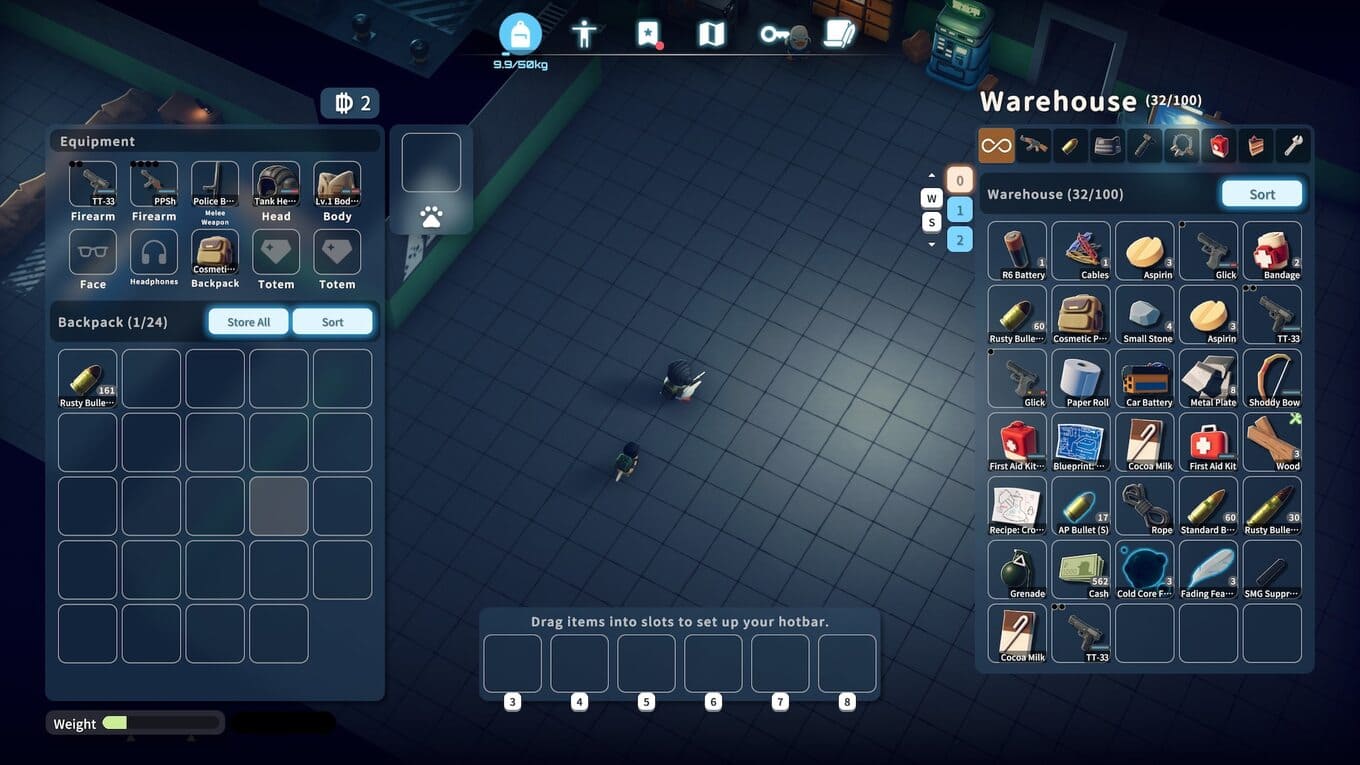Choose the Rope in the warehouse
Viewport: 1360px width, 765px height.
1145,505
